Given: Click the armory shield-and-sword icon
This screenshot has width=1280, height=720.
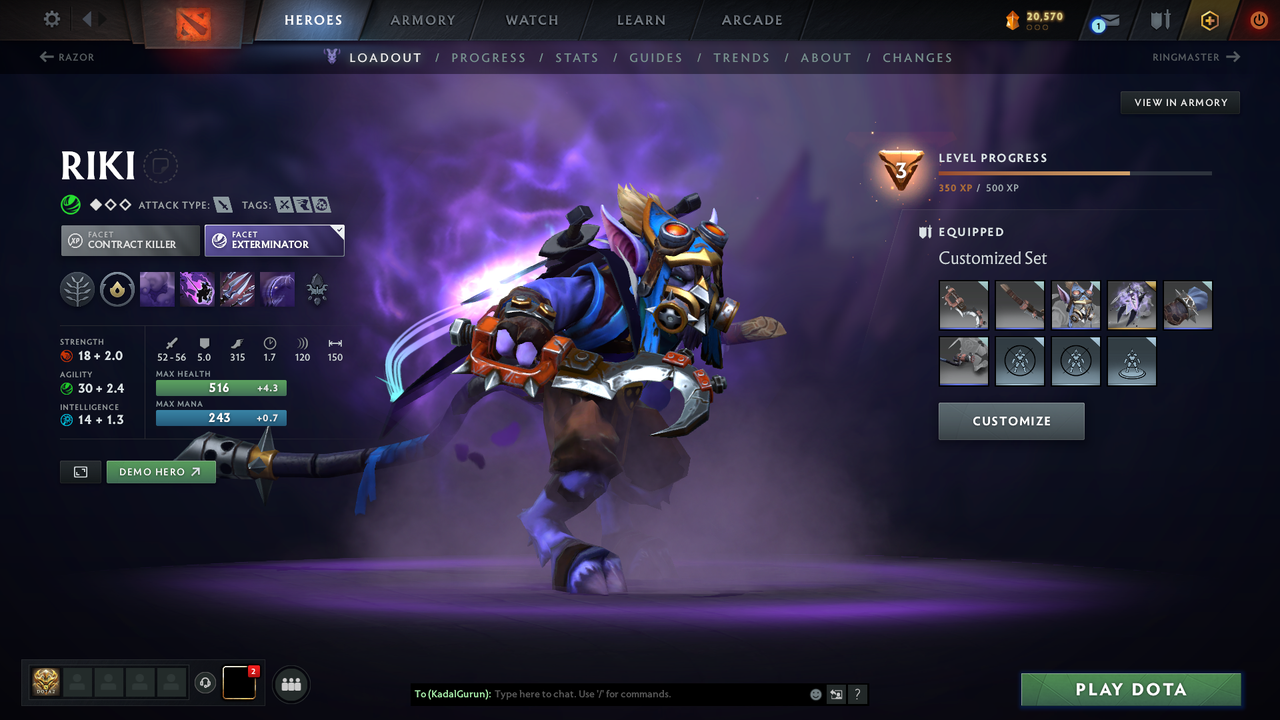Looking at the screenshot, I should click(1158, 20).
